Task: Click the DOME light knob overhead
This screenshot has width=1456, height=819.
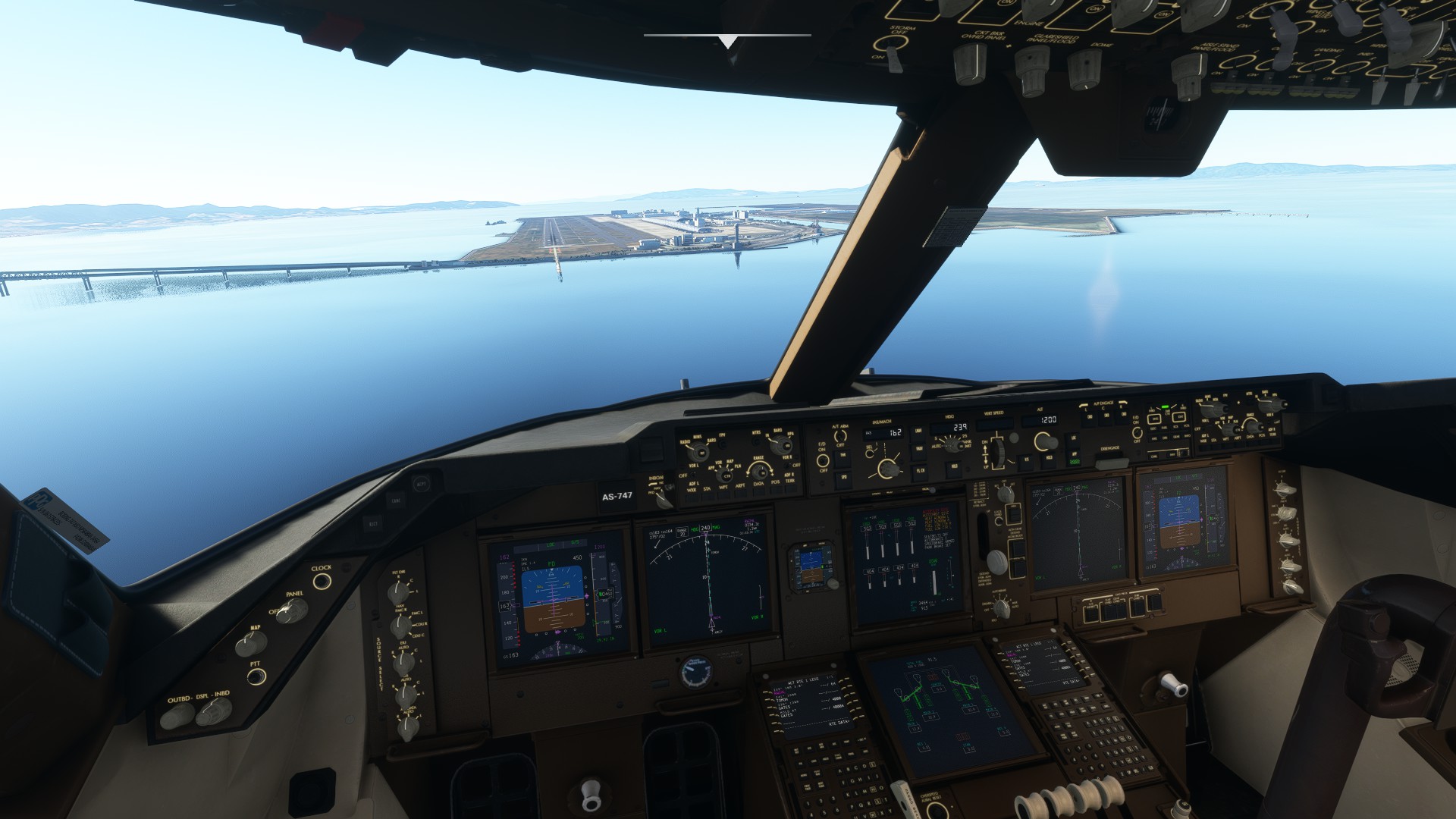Action: point(1084,67)
